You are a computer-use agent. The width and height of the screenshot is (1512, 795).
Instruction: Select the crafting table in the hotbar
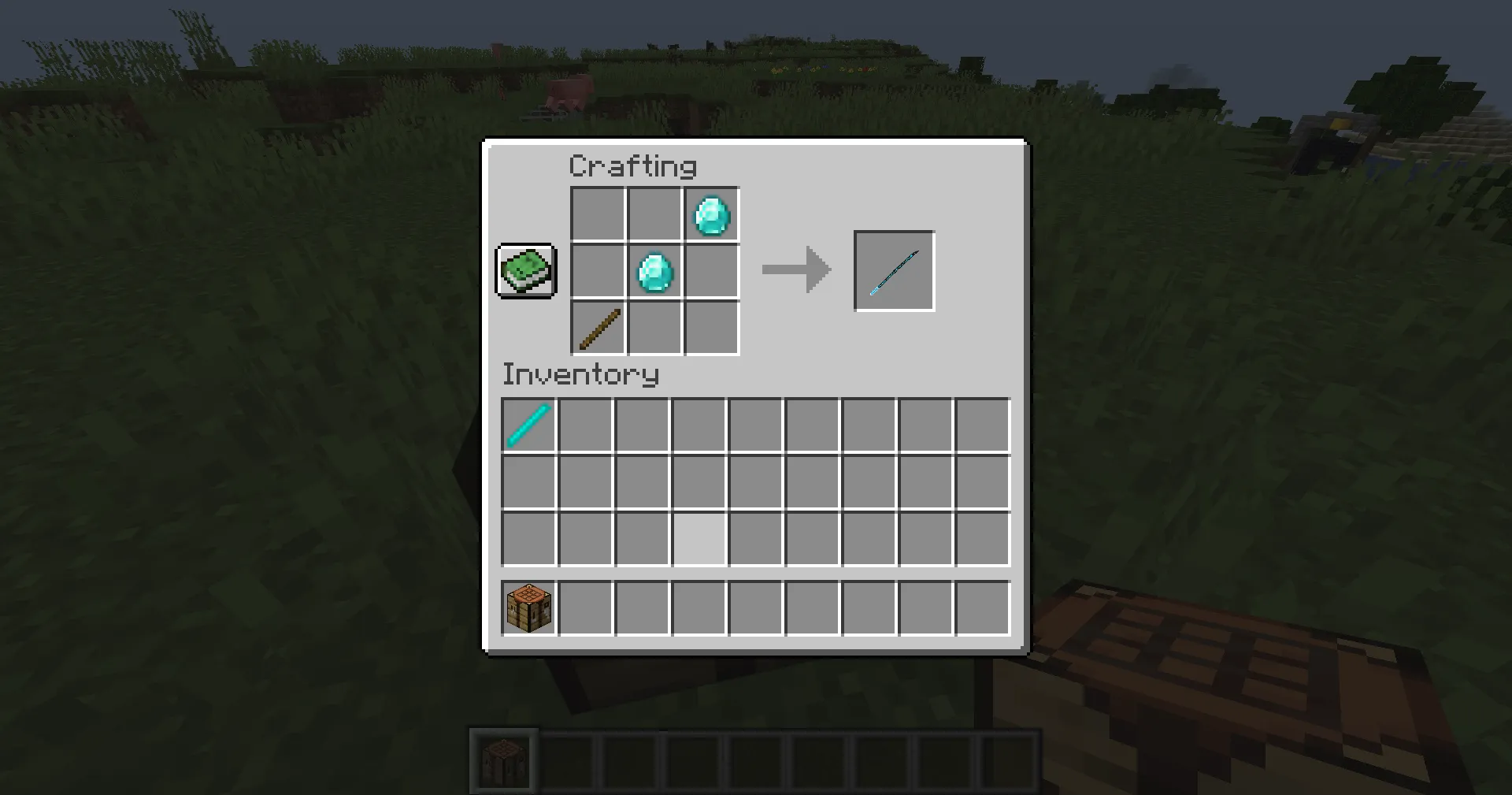coord(504,759)
